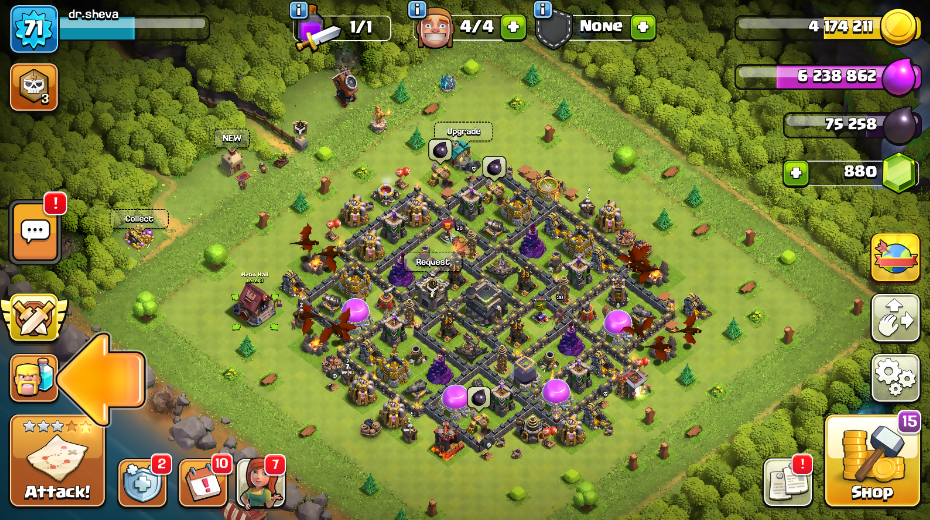Add more builders with the plus button
Viewport: 930px width, 520px height.
click(513, 27)
